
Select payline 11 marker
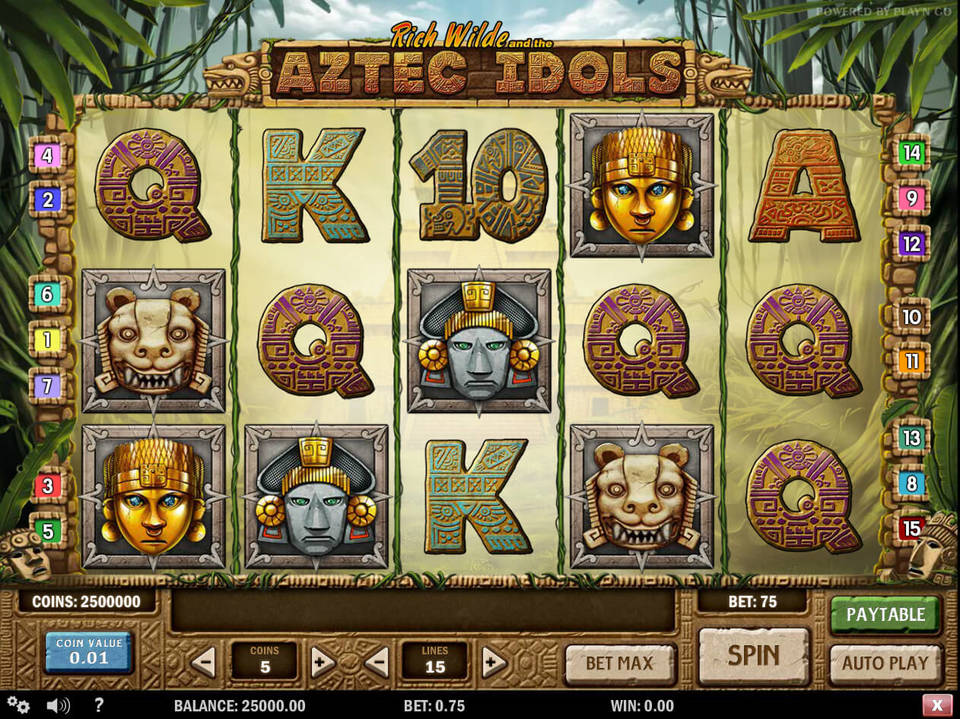tap(911, 361)
